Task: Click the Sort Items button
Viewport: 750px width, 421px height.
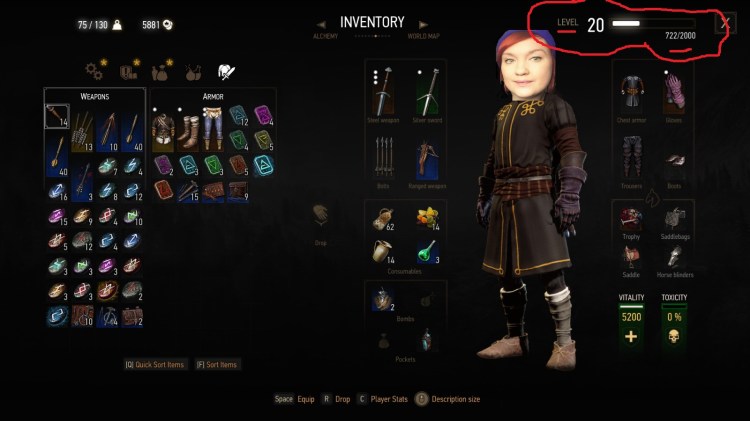Action: 218,365
